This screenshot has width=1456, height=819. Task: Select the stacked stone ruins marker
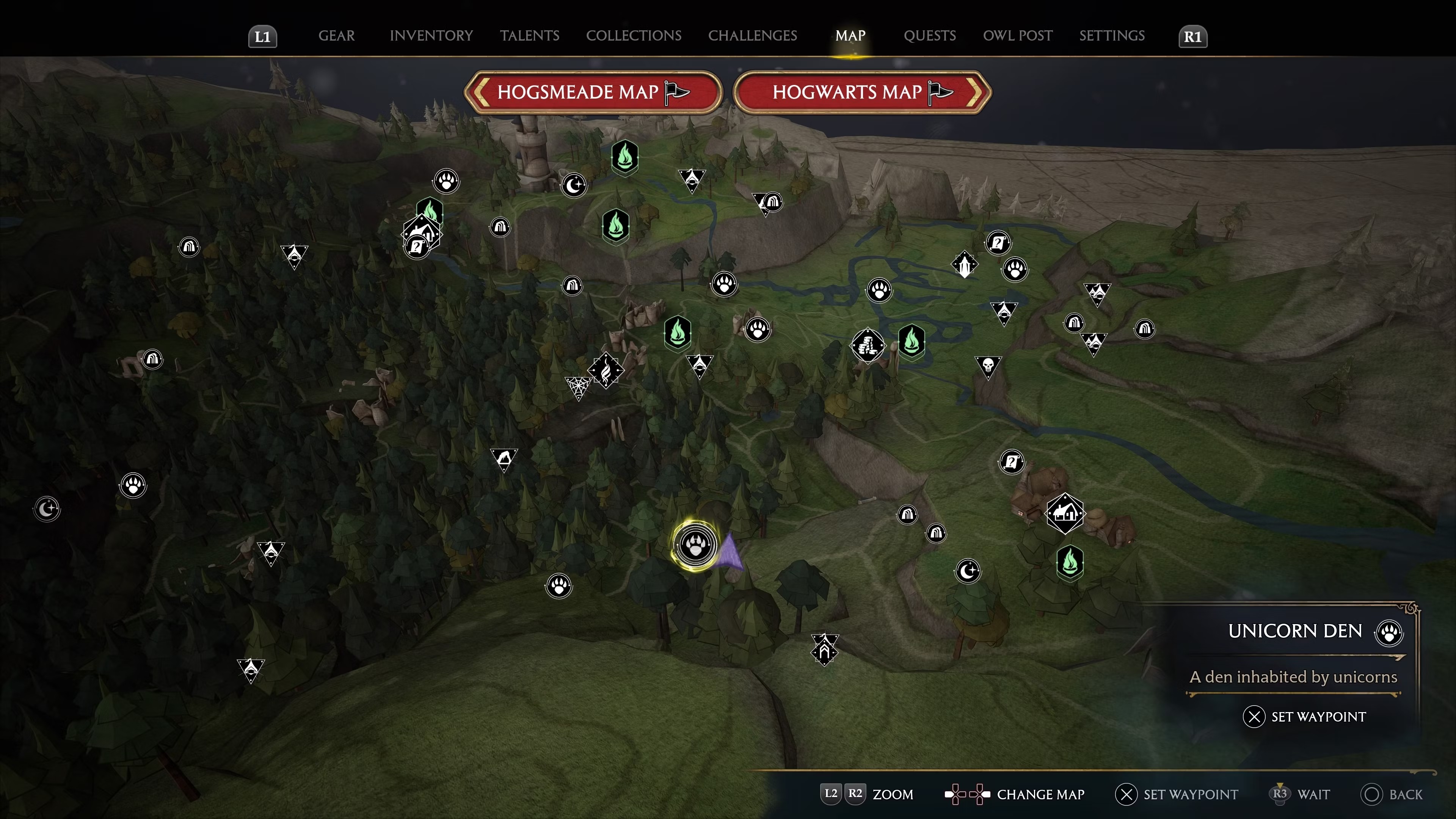click(869, 345)
